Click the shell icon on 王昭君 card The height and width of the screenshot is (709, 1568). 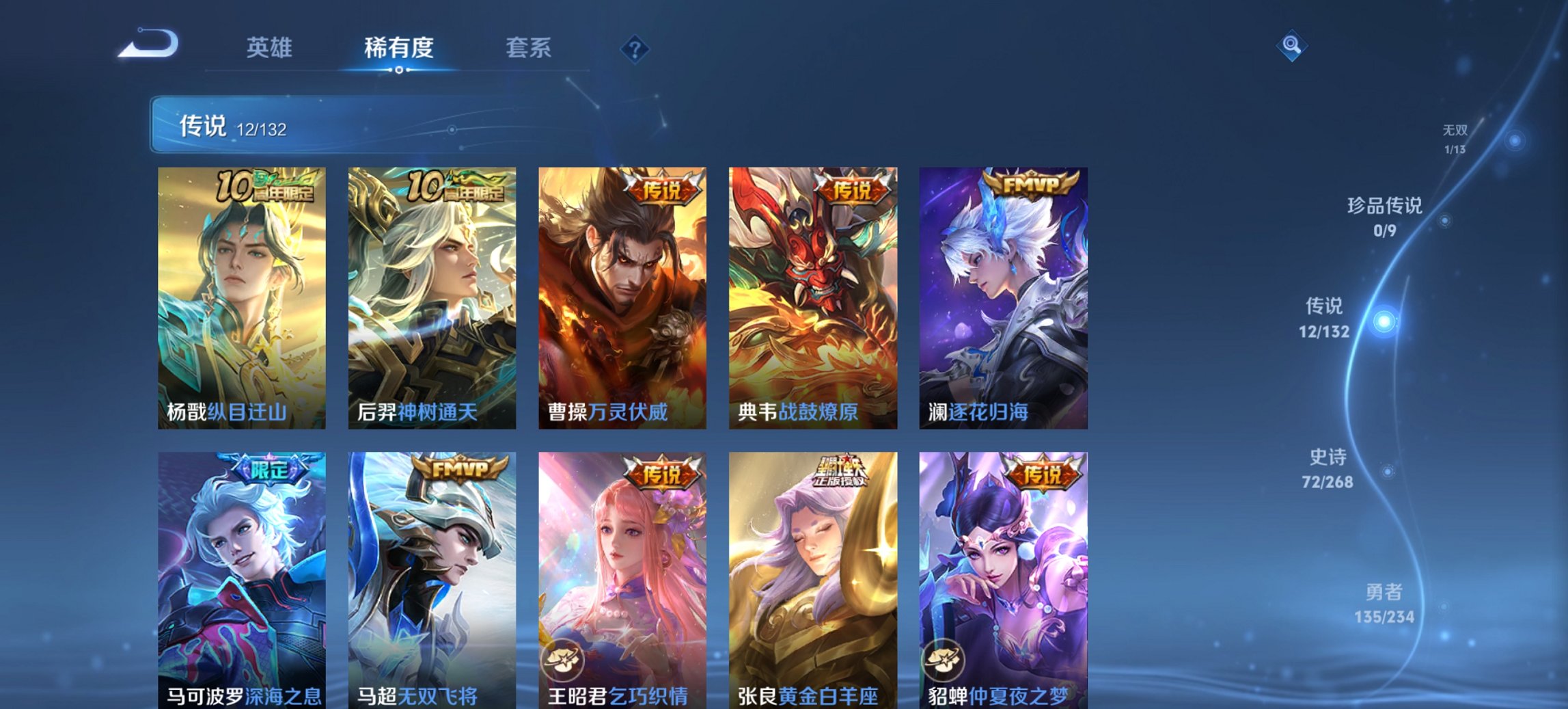click(562, 661)
